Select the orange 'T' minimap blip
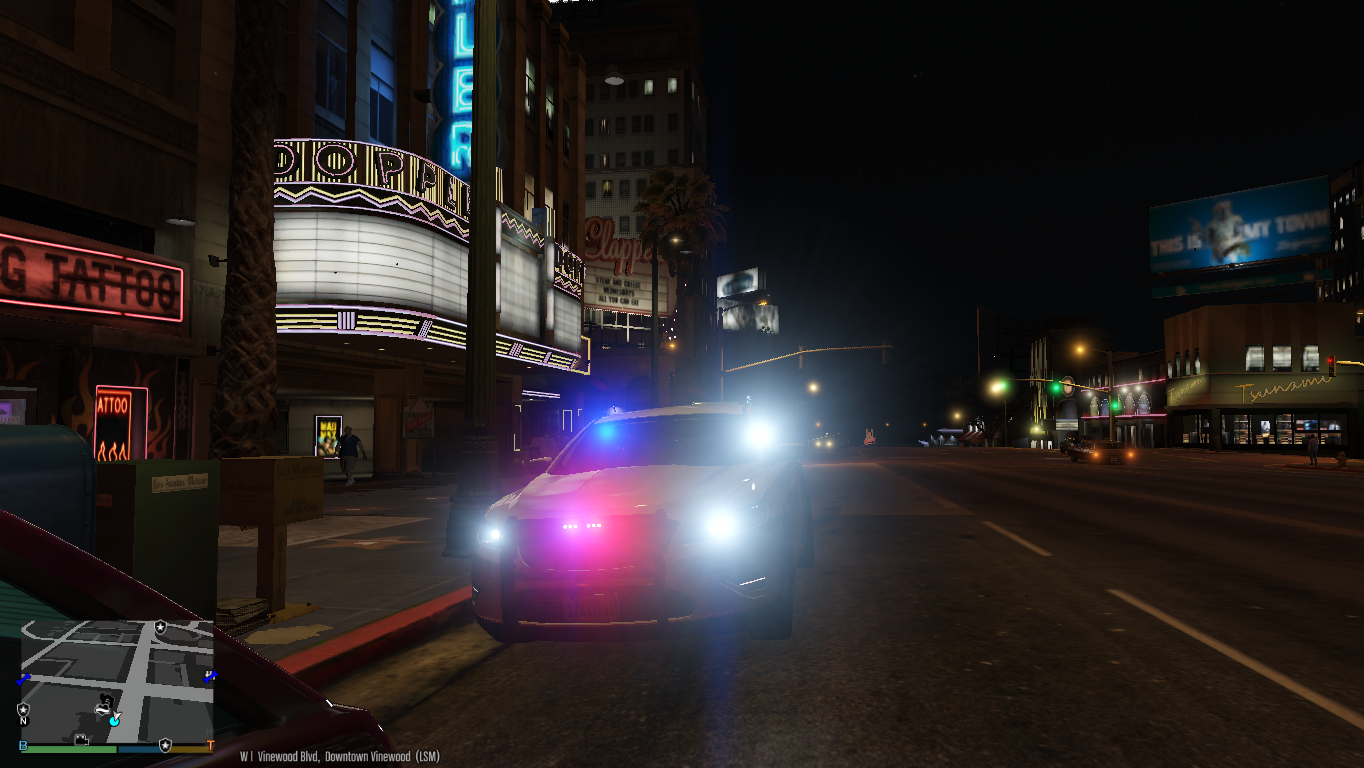1364x768 pixels. (x=210, y=746)
